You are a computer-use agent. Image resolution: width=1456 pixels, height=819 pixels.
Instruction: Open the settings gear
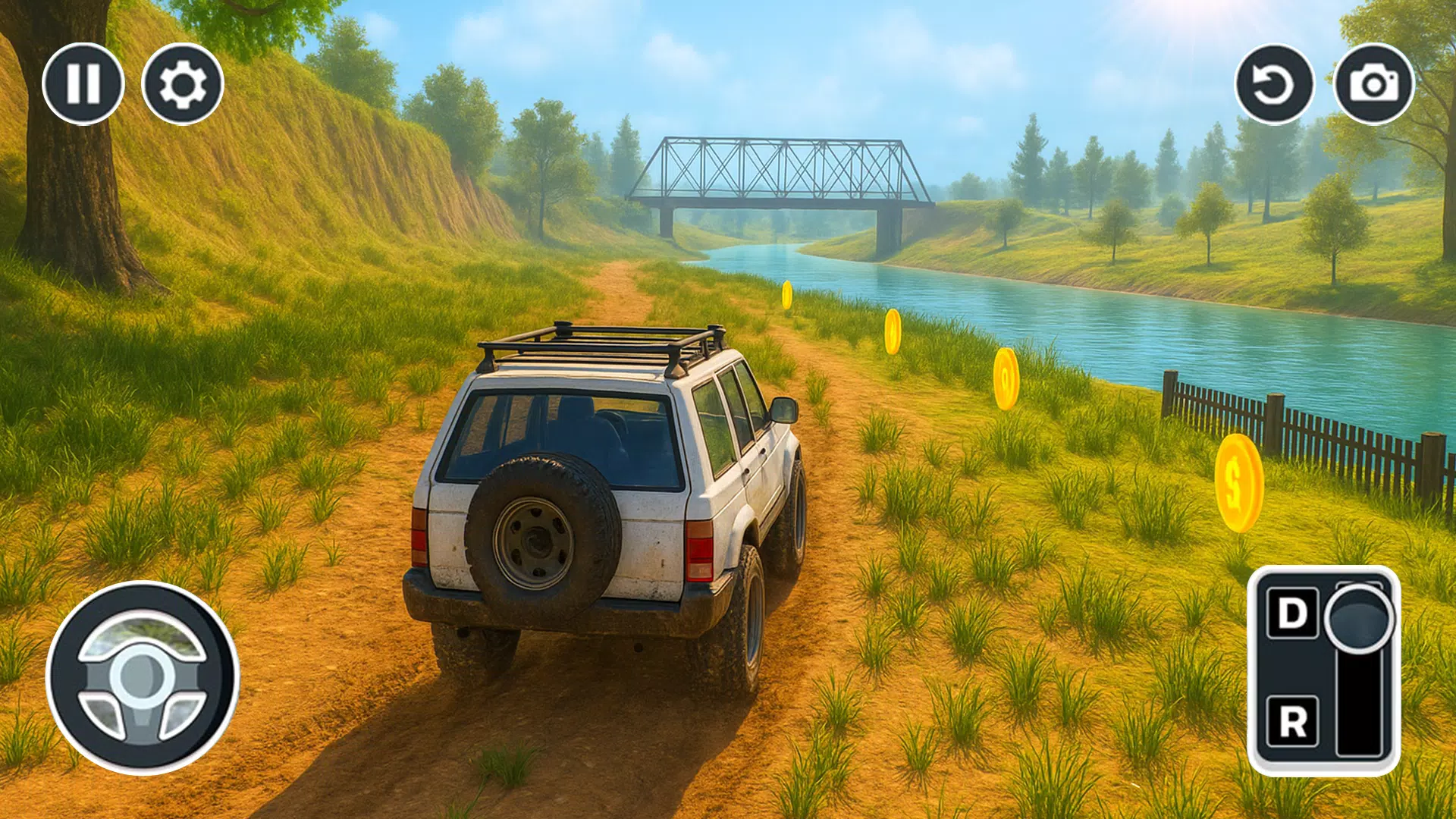point(184,85)
